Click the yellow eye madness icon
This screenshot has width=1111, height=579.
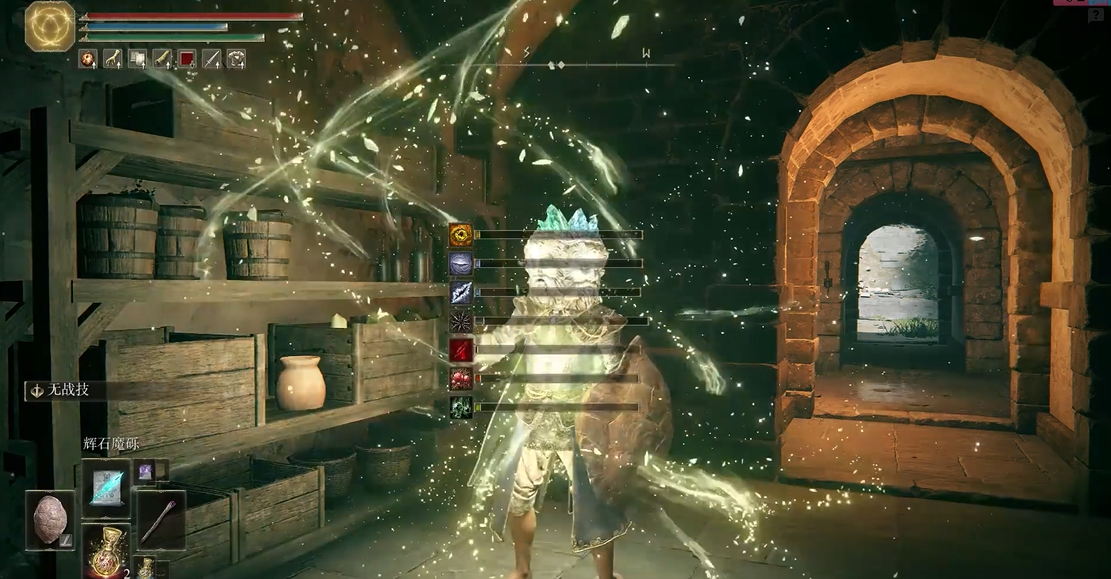pyautogui.click(x=461, y=235)
